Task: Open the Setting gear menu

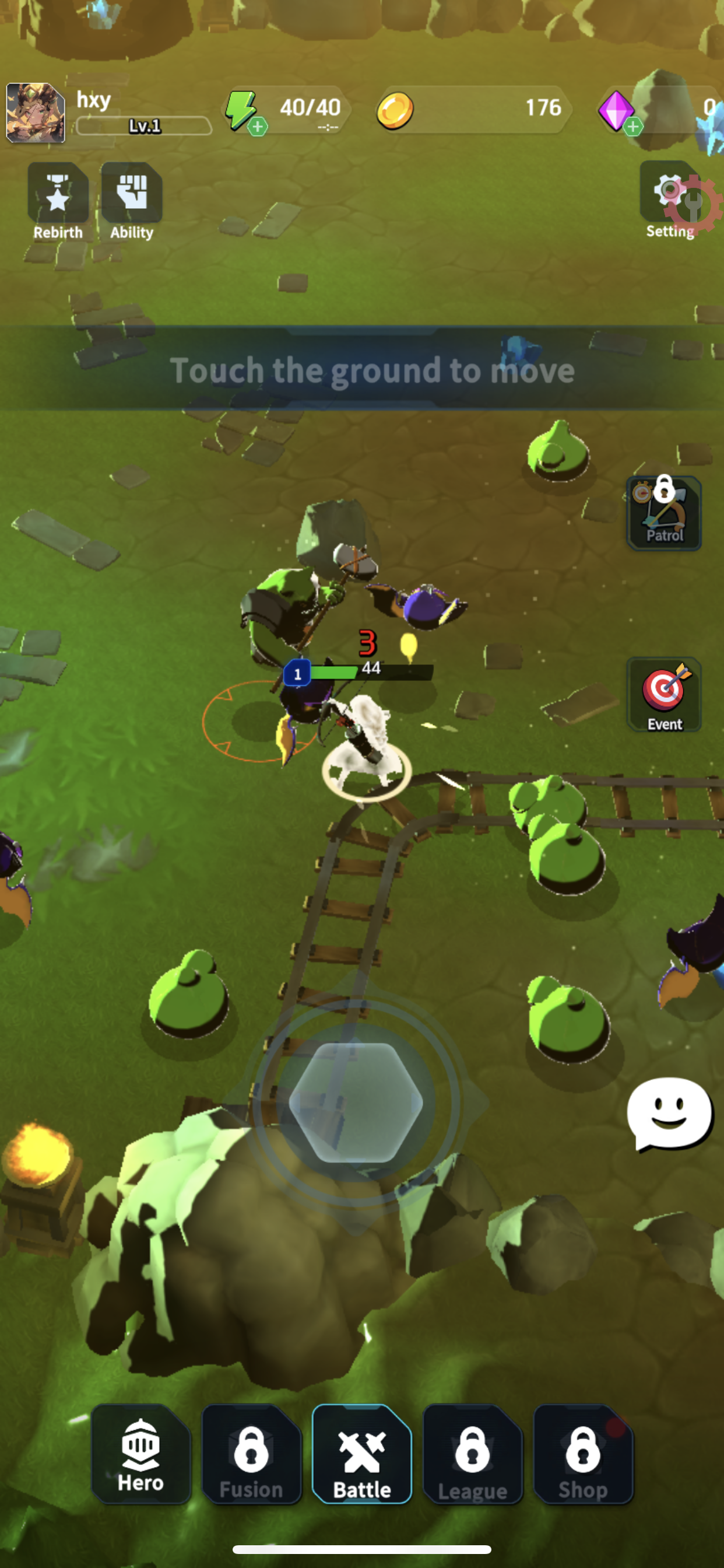Action: [x=670, y=199]
